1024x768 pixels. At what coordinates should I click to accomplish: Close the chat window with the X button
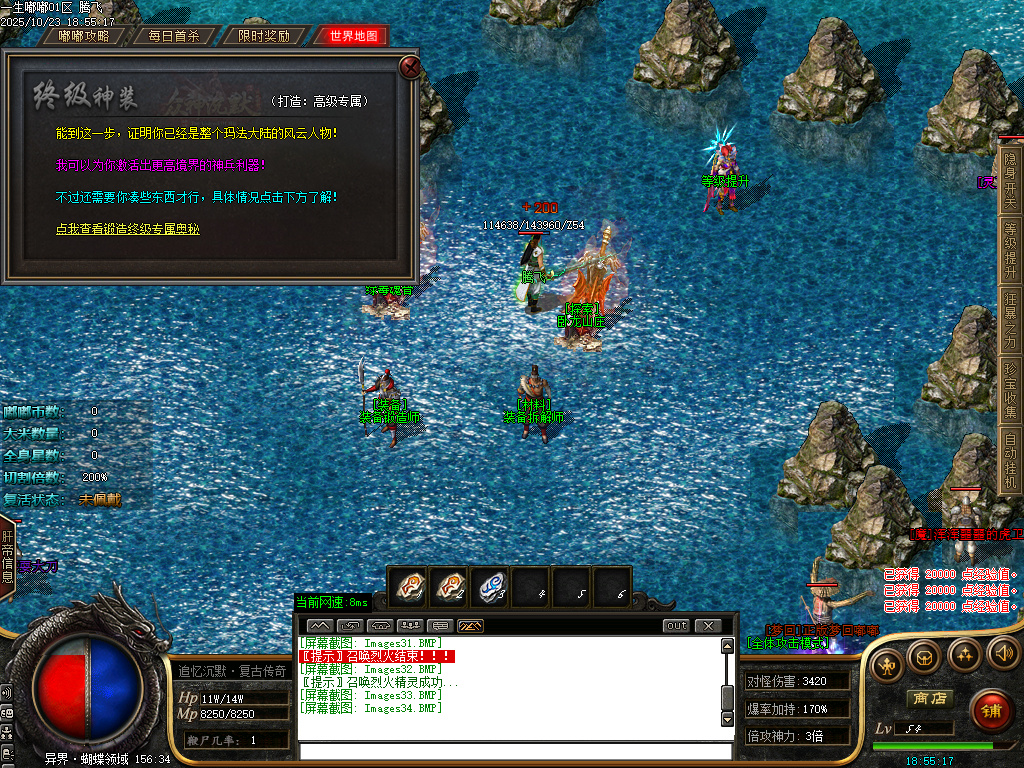(708, 626)
